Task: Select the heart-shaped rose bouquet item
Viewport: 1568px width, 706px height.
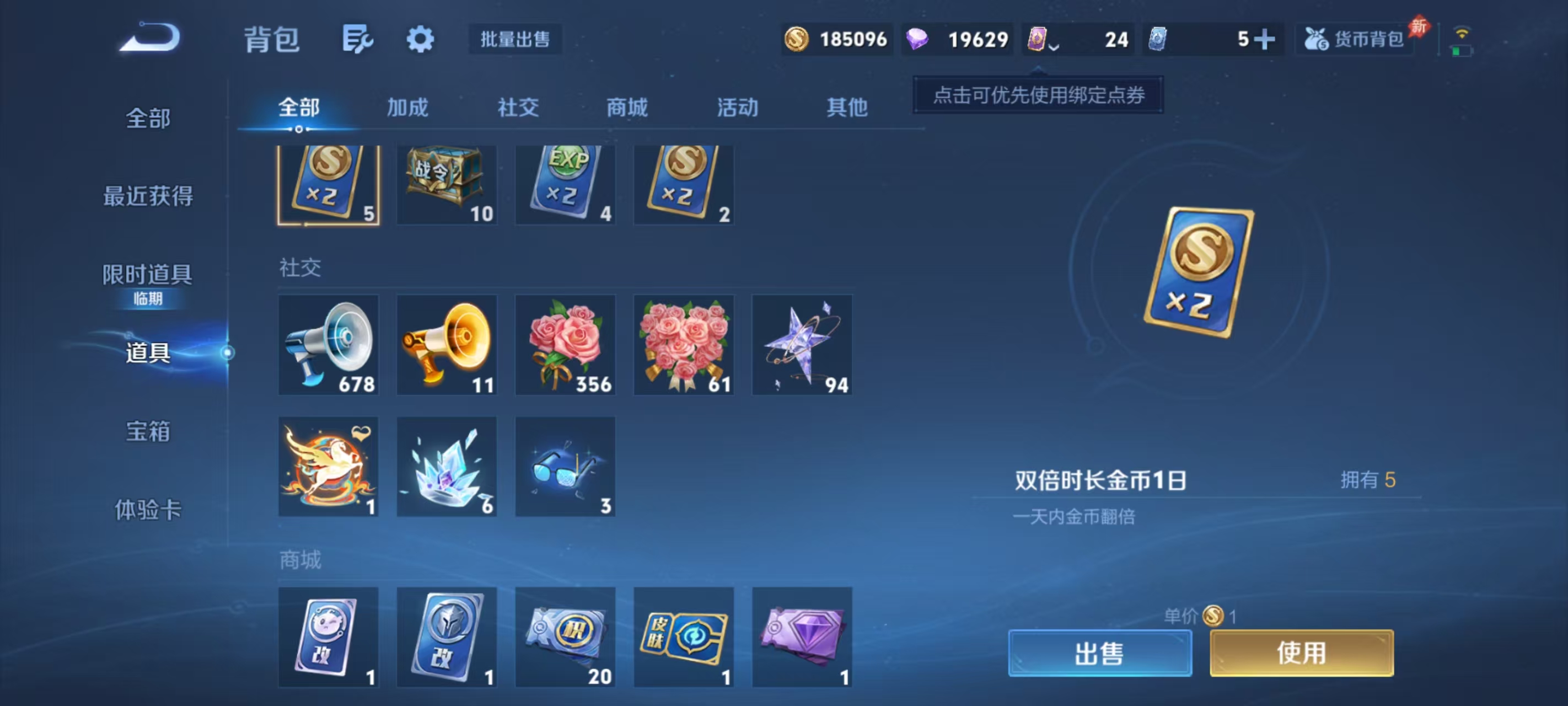Action: [684, 344]
